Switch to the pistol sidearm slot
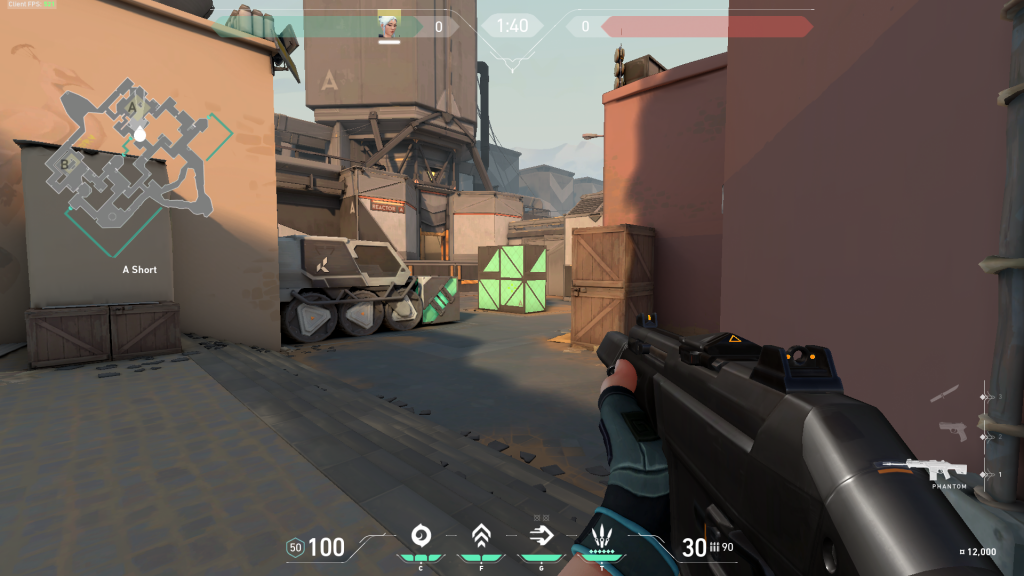 (952, 432)
